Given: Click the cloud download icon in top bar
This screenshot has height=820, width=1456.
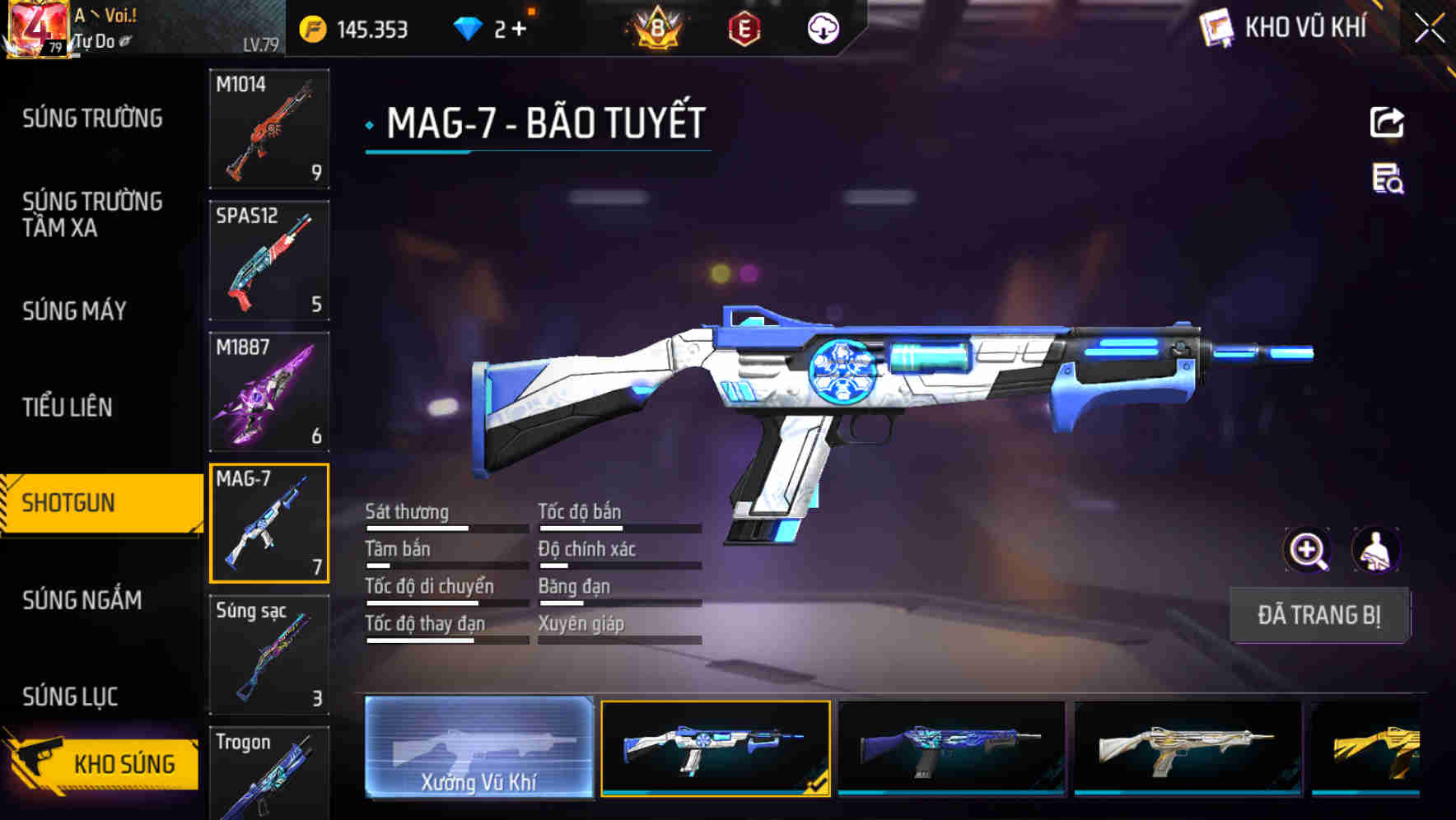Looking at the screenshot, I should tap(822, 27).
